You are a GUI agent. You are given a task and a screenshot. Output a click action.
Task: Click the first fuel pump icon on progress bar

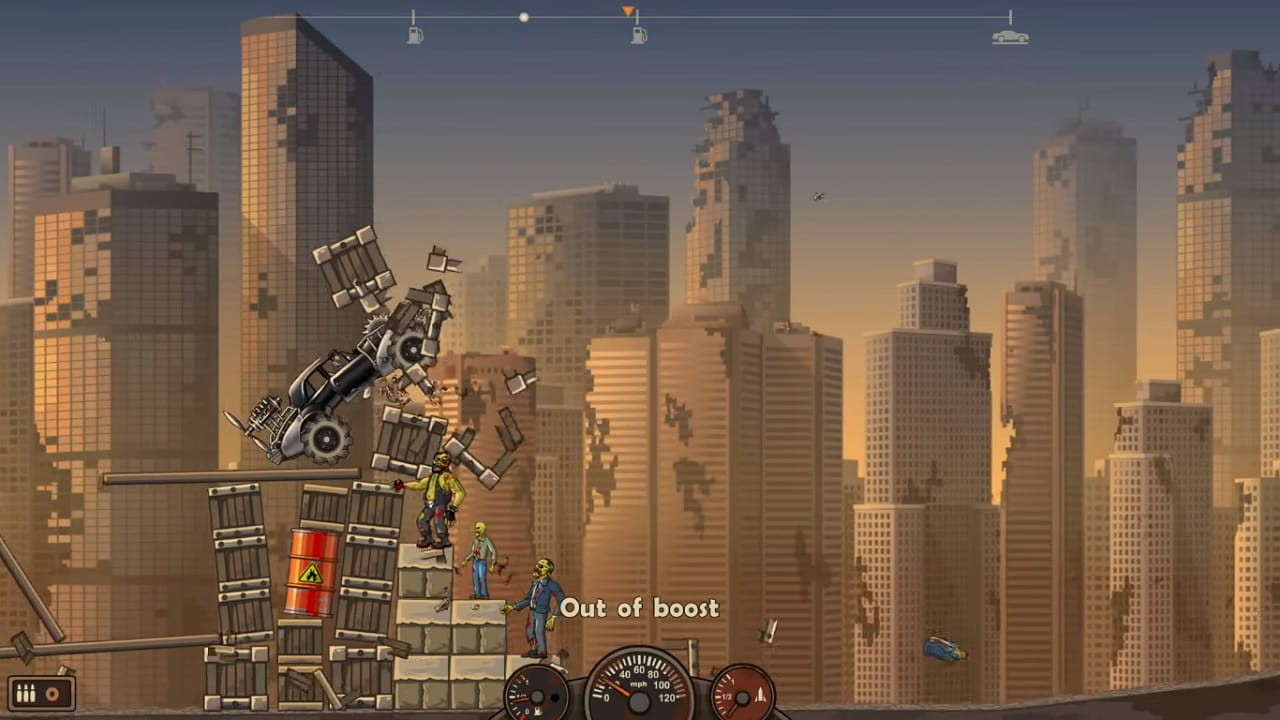point(415,33)
